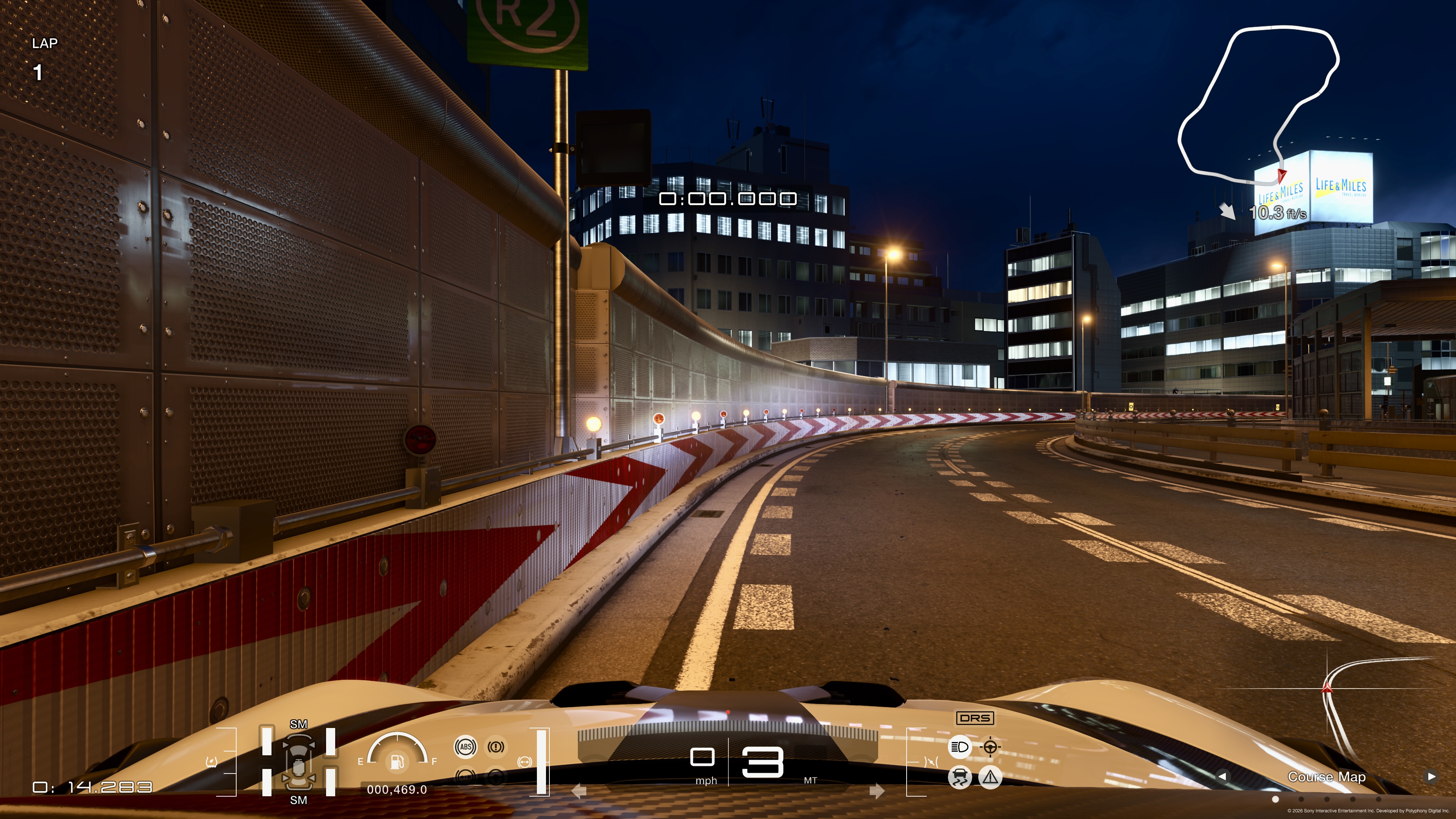1456x819 pixels.
Task: Click the DRS indicator
Action: pos(975,718)
